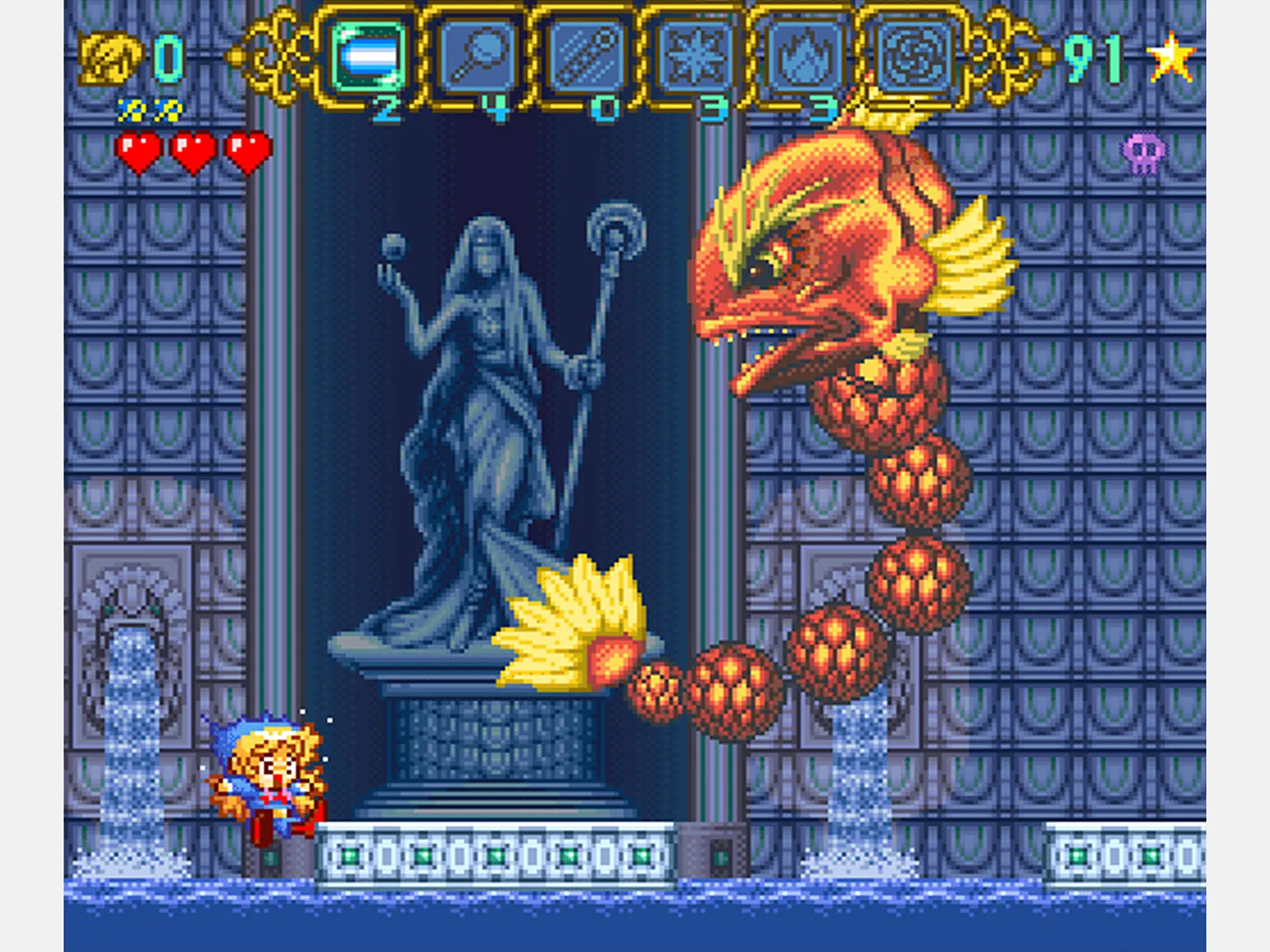Viewport: 1270px width, 952px height.
Task: Select the wand item slot
Action: pos(586,56)
